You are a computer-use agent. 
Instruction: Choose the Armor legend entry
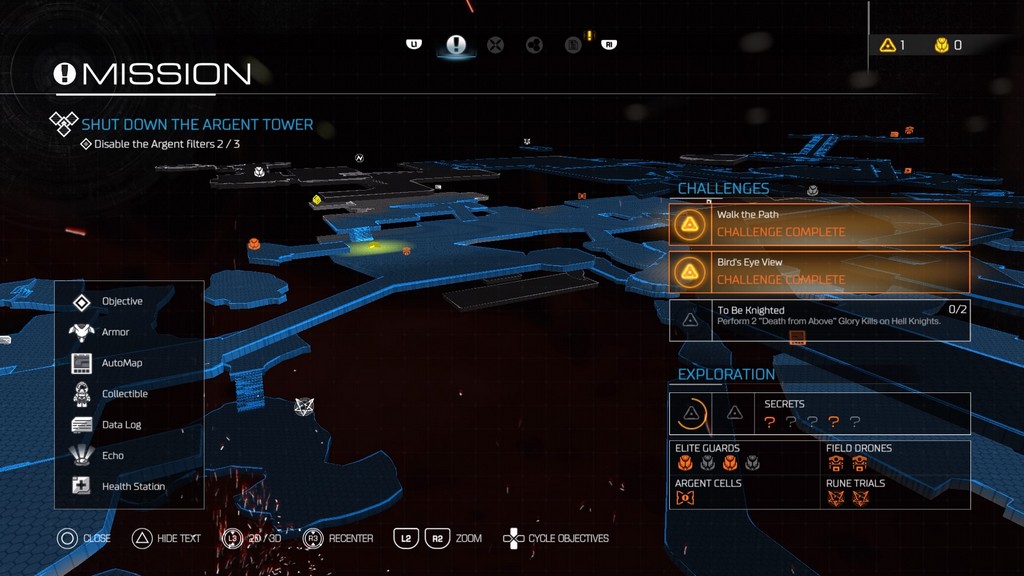[x=115, y=332]
